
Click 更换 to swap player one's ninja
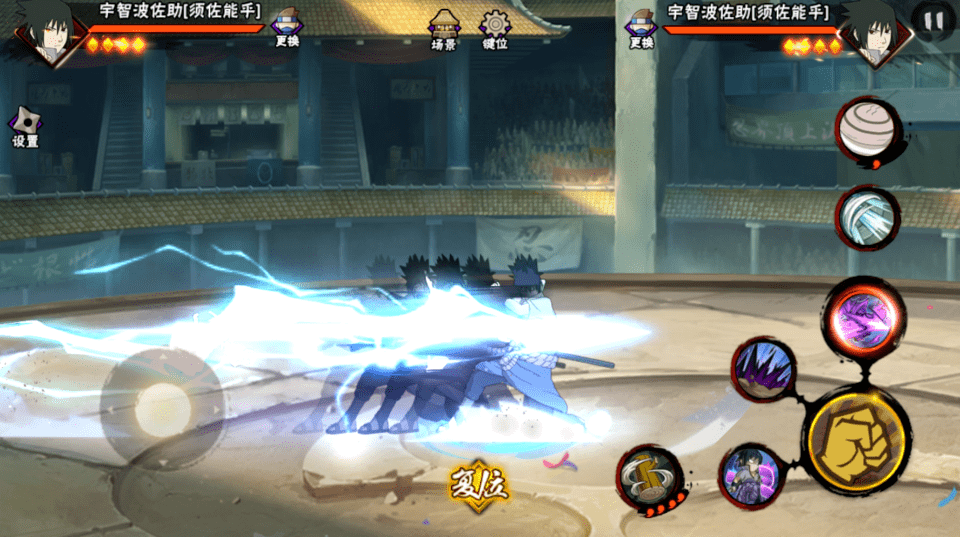[287, 27]
